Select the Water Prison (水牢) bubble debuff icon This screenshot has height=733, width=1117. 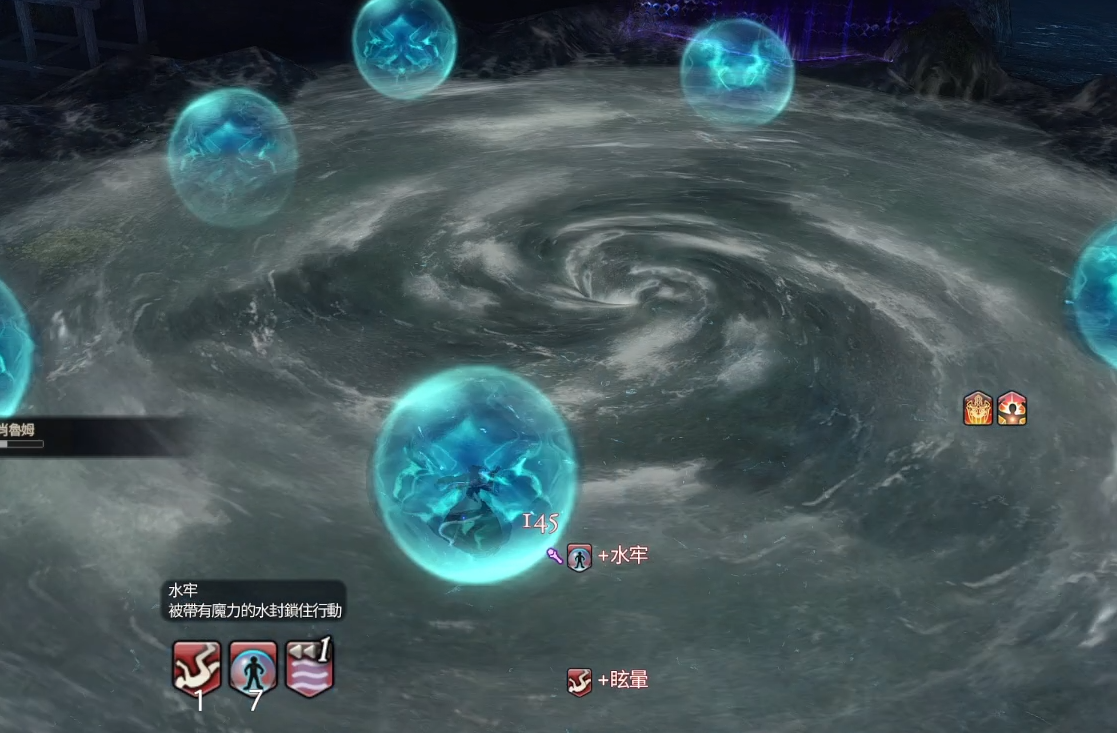point(253,667)
